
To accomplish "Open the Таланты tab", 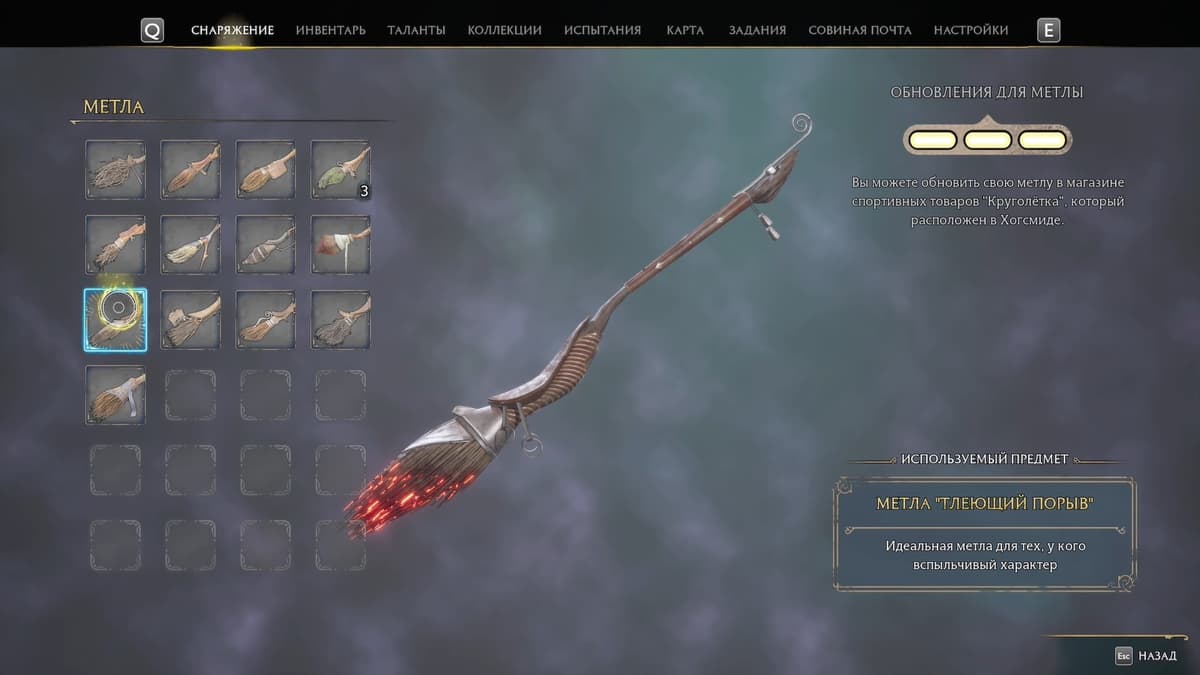I will click(416, 30).
